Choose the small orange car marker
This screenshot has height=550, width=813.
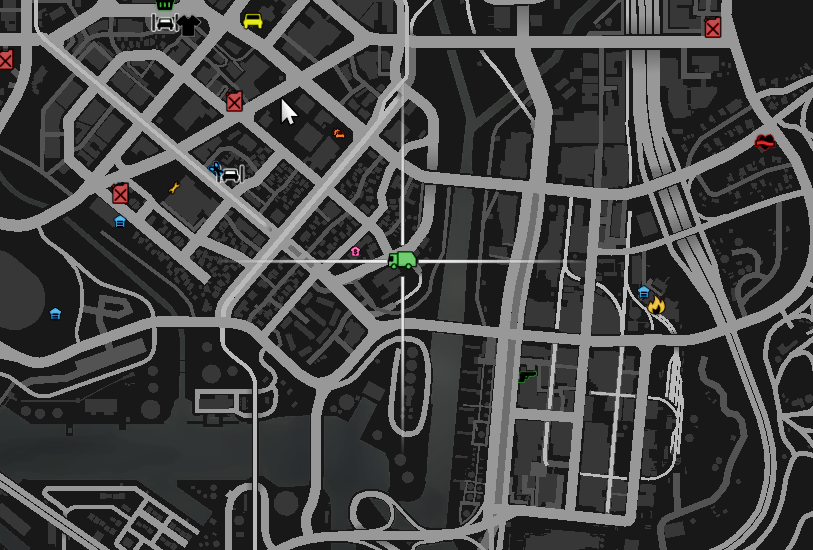pos(339,133)
